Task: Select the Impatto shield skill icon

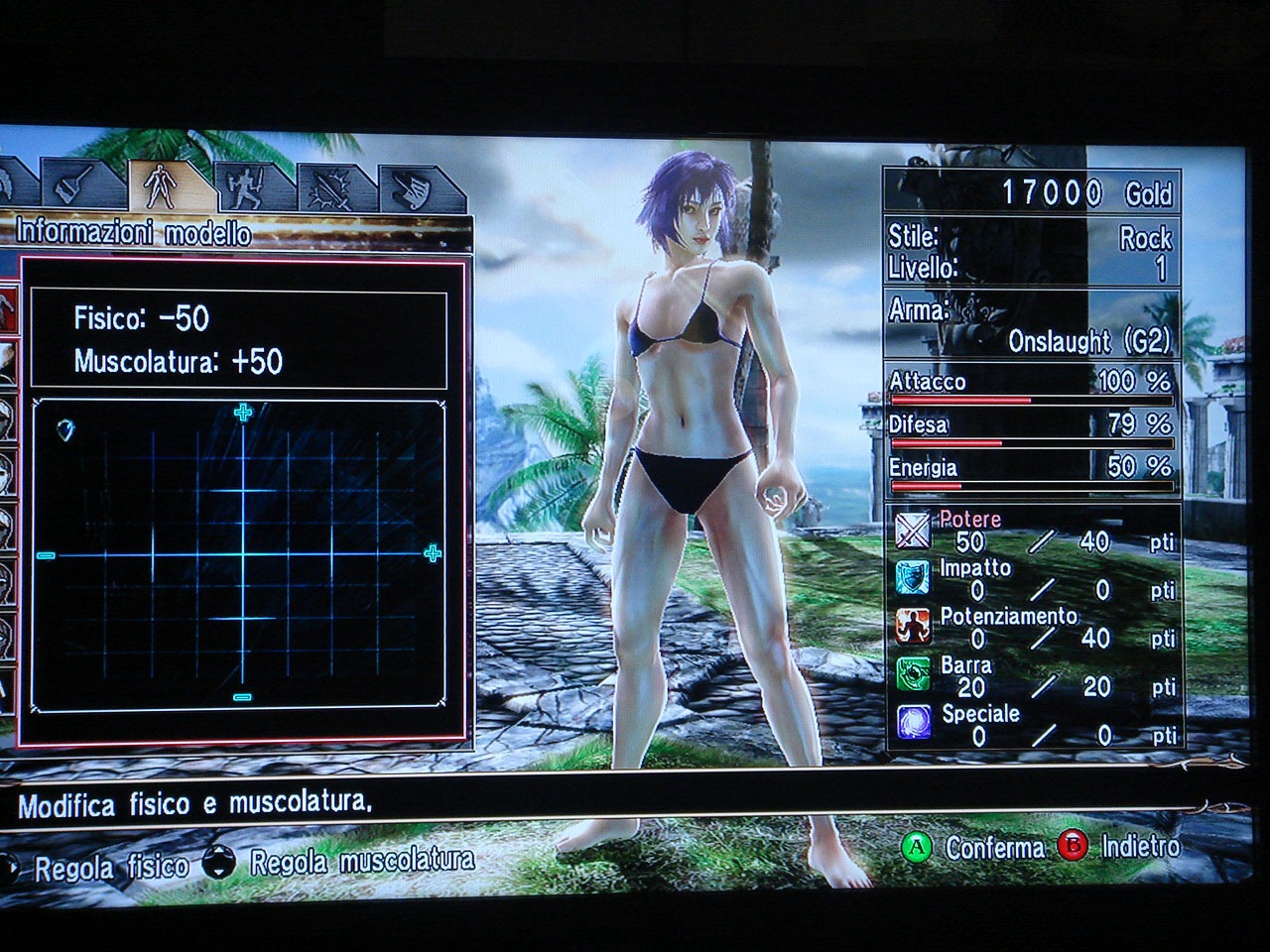Action: tap(913, 578)
